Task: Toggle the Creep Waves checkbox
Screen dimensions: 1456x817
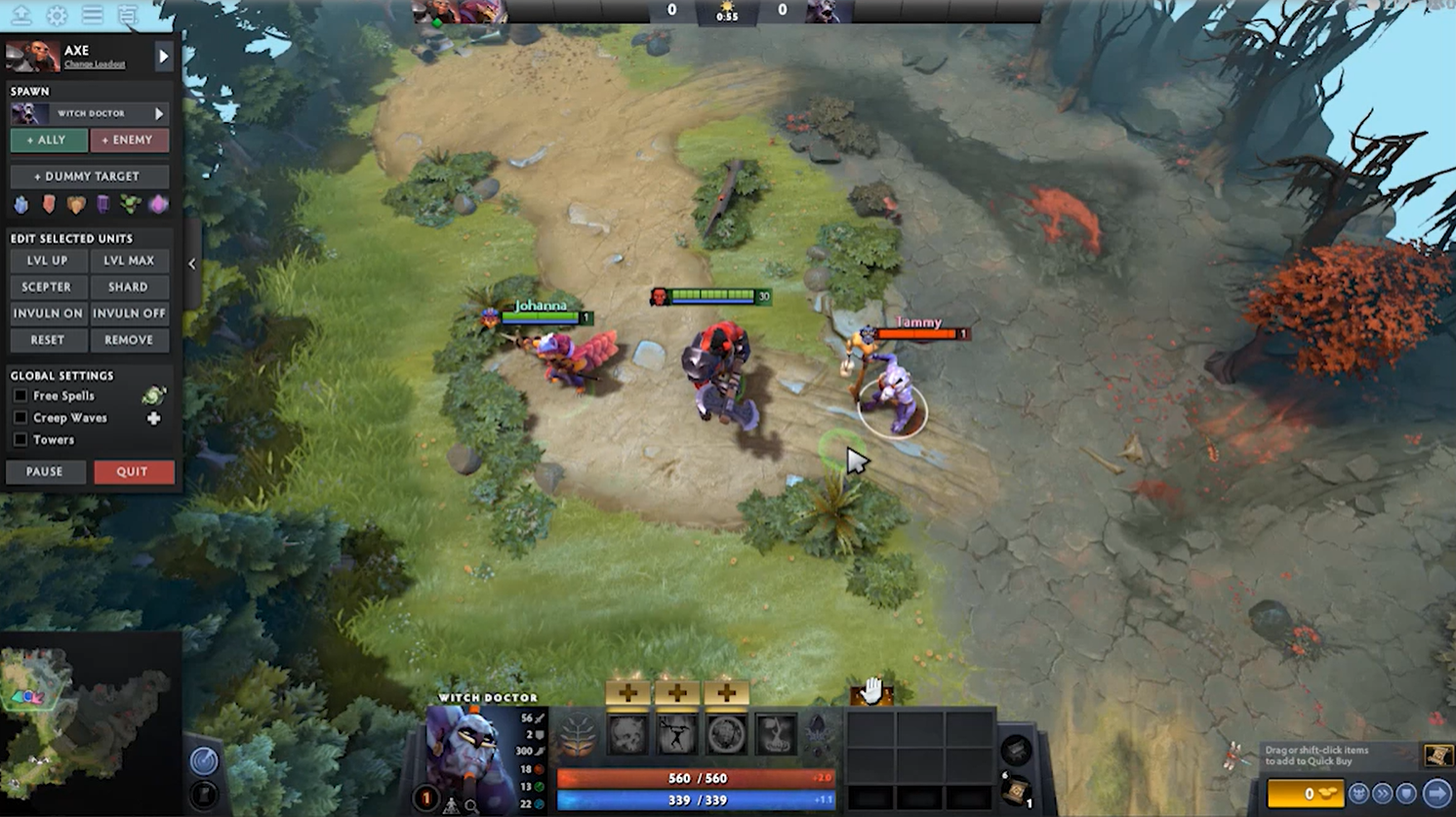Action: 20,418
